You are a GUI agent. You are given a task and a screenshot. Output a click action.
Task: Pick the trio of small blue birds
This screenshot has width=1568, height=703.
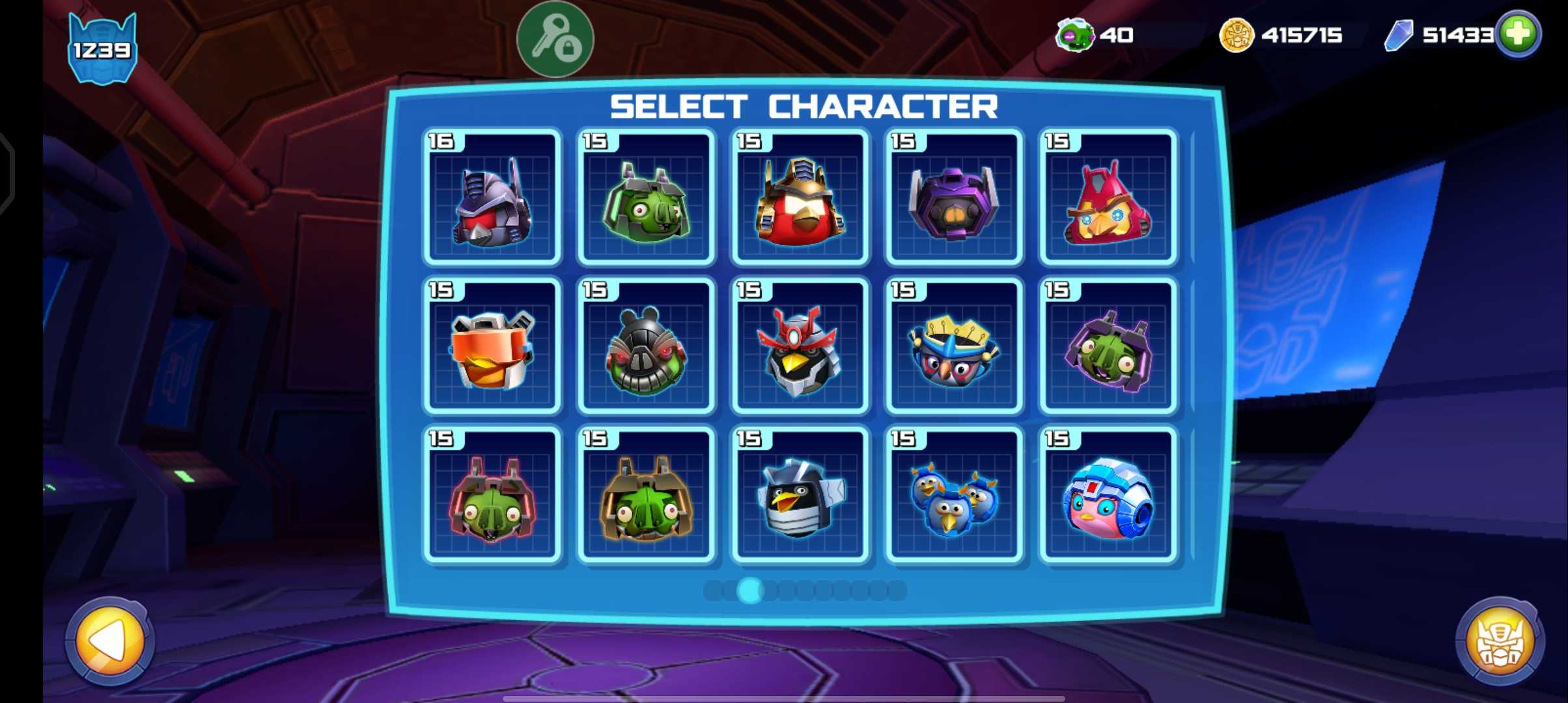[x=954, y=495]
